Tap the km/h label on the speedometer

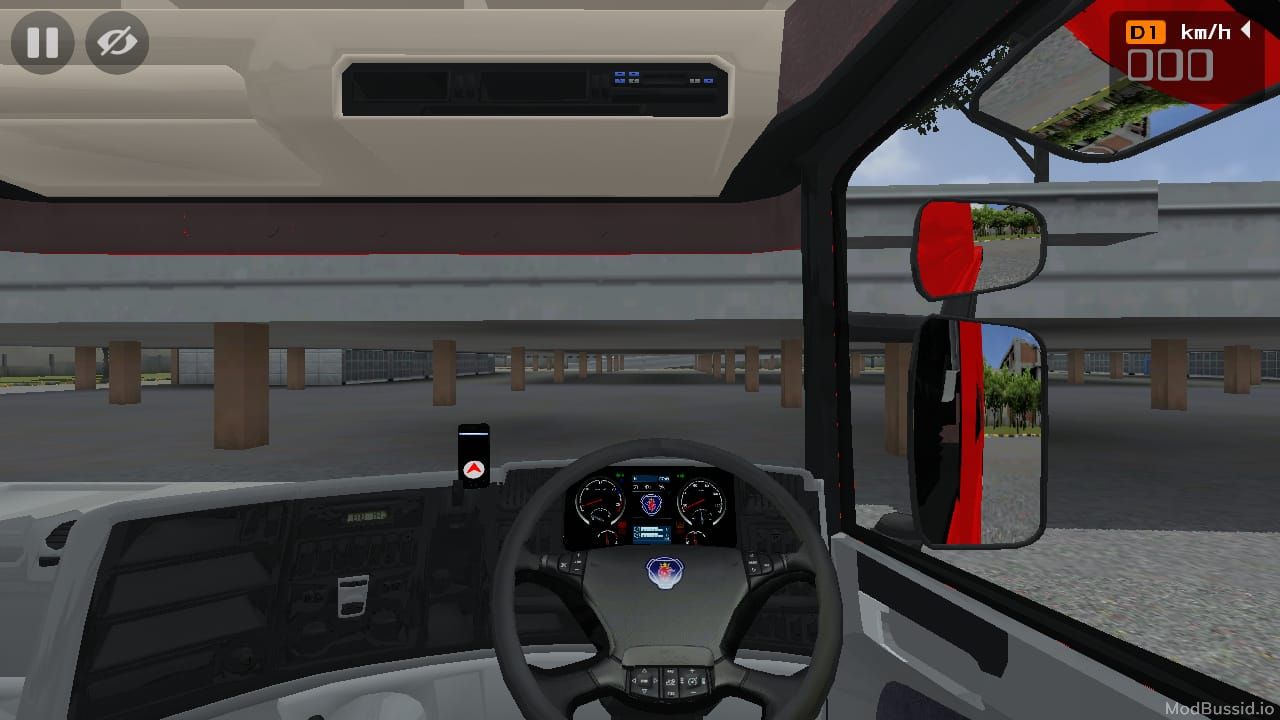click(x=1205, y=31)
